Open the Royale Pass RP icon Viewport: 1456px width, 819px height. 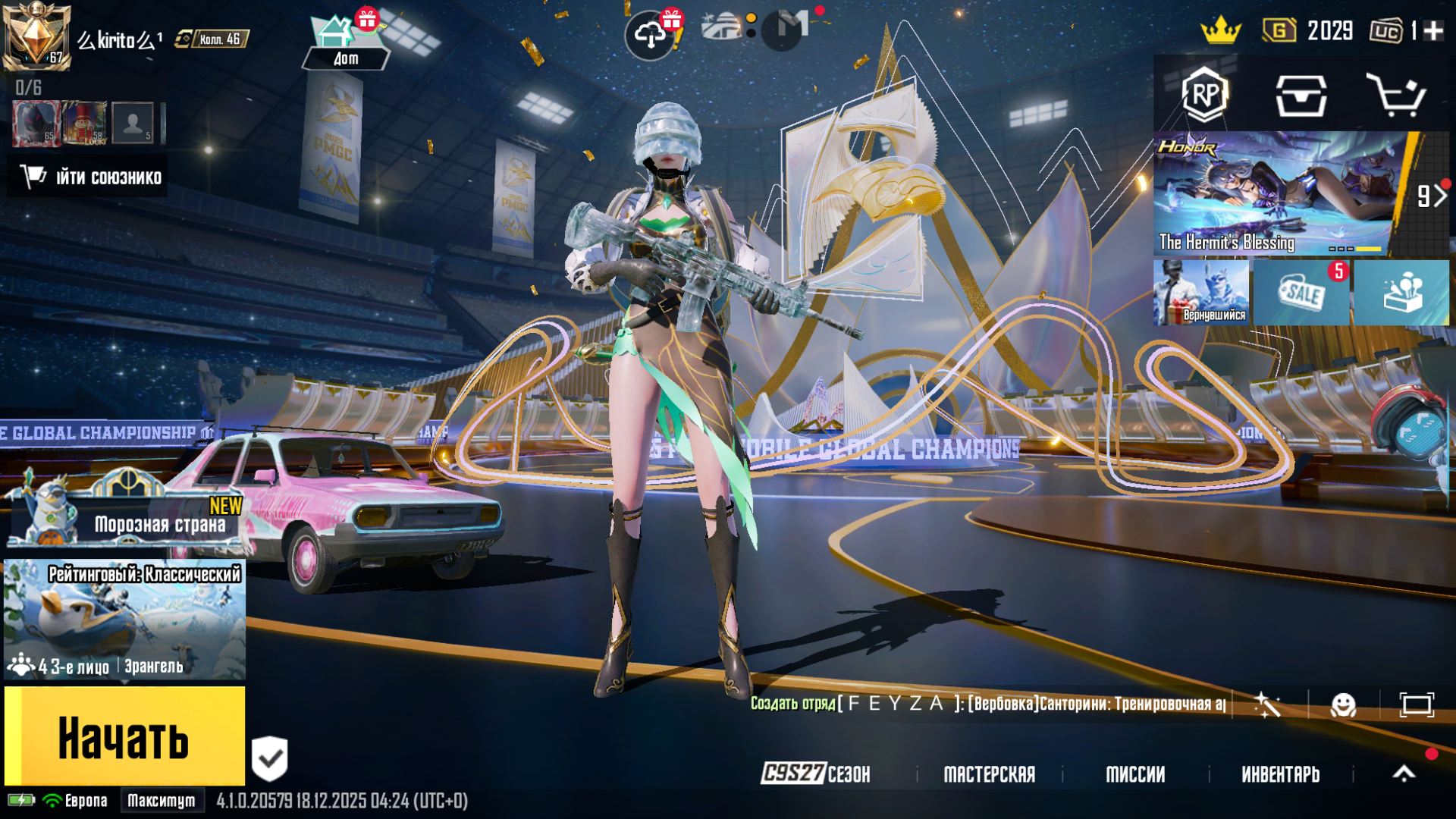click(1204, 95)
